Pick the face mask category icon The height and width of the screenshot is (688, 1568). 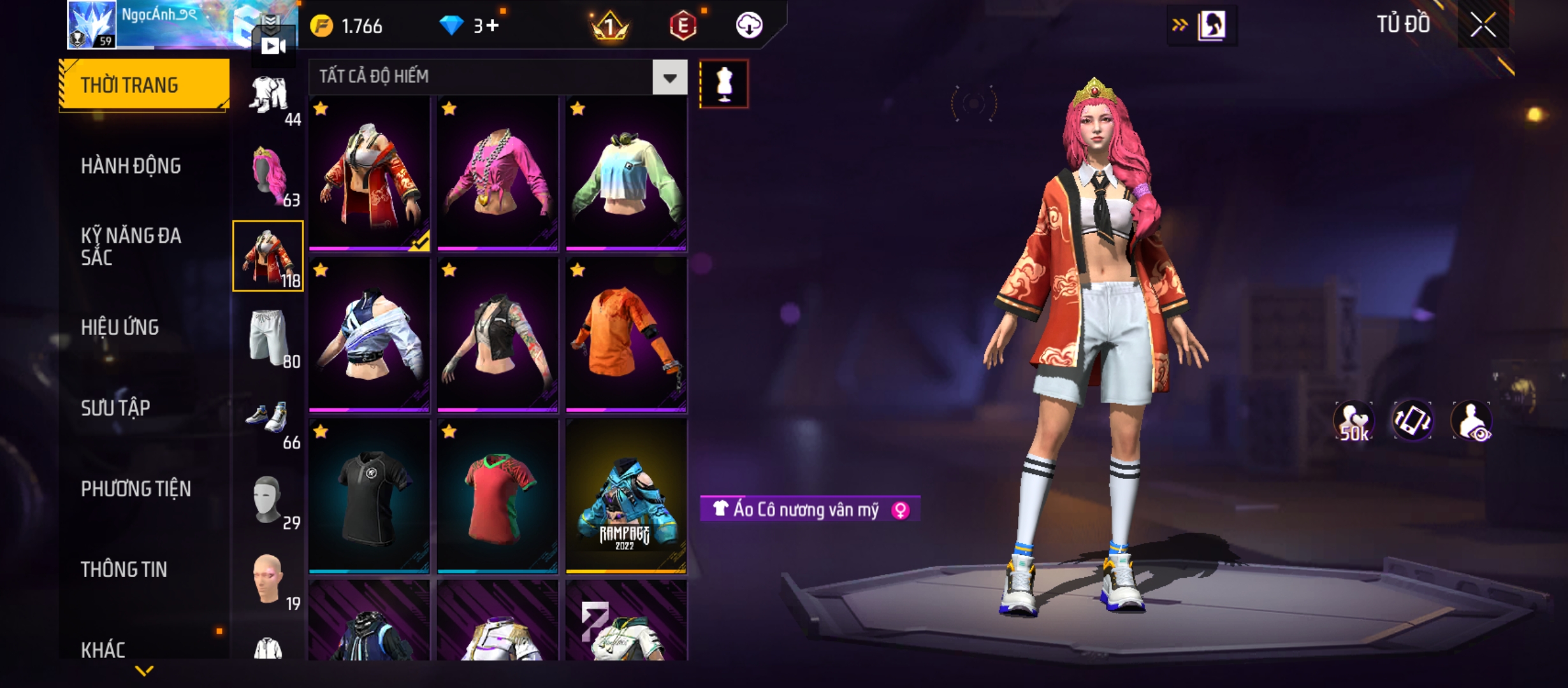click(x=269, y=500)
